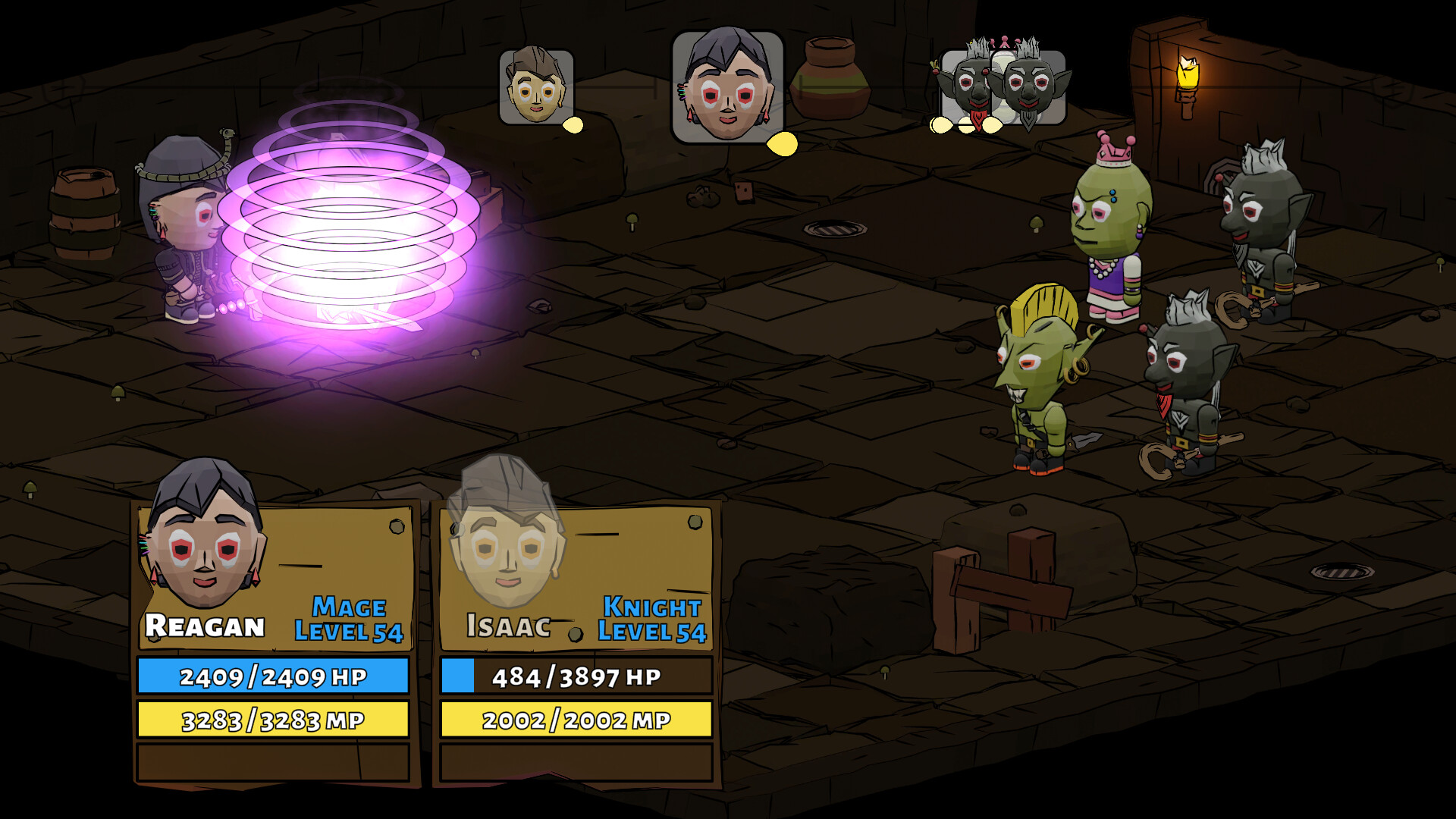
Task: Click the first goblin portrait in turn order
Action: click(973, 83)
